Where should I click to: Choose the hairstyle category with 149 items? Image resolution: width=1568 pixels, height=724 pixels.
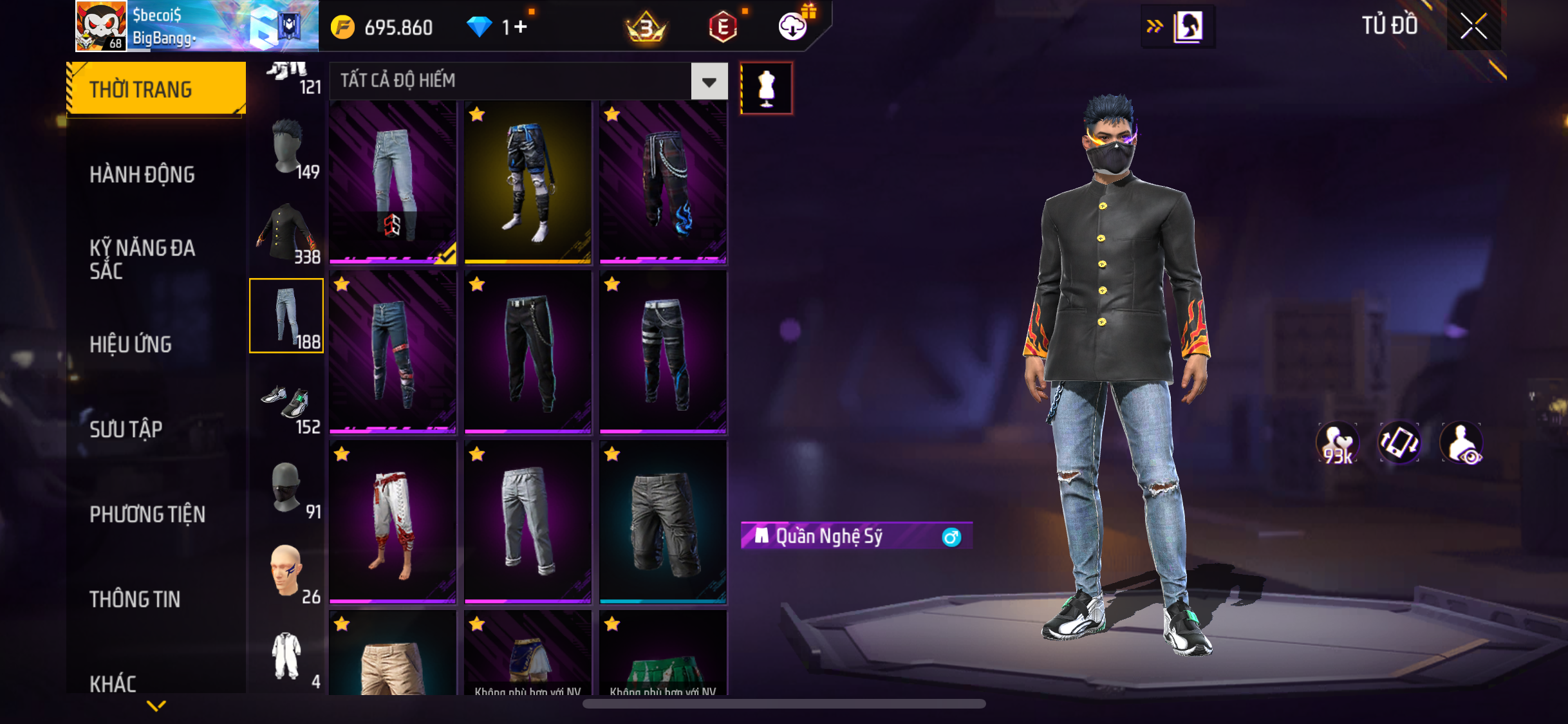click(287, 148)
